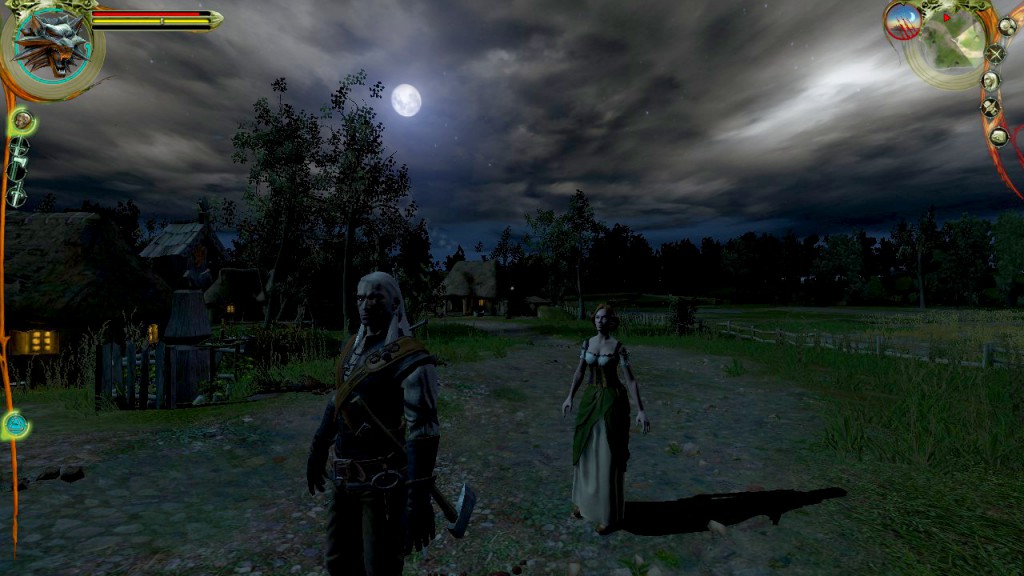Open the crossed swords menu icon

tap(995, 55)
